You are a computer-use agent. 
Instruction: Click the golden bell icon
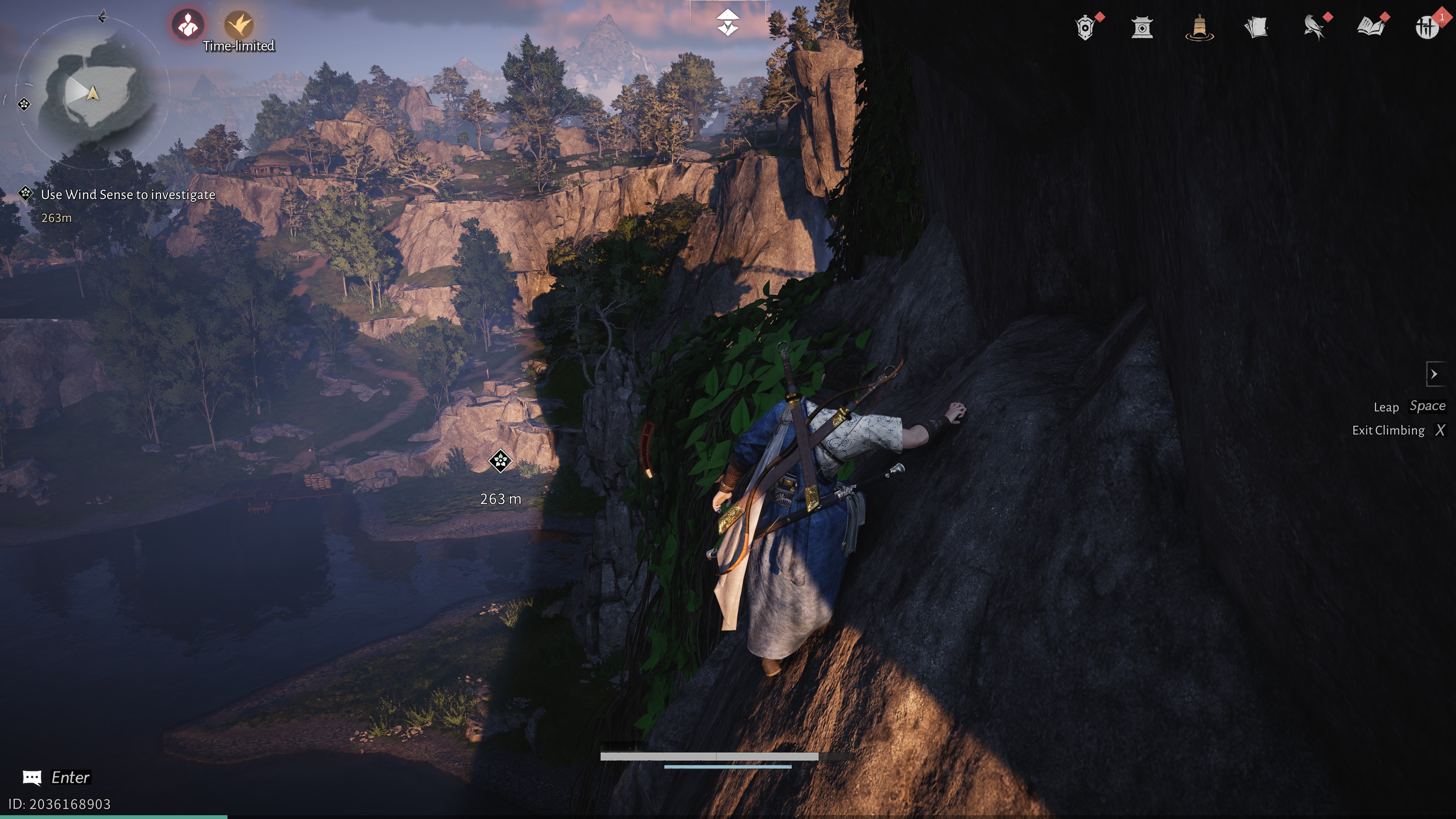[1199, 27]
